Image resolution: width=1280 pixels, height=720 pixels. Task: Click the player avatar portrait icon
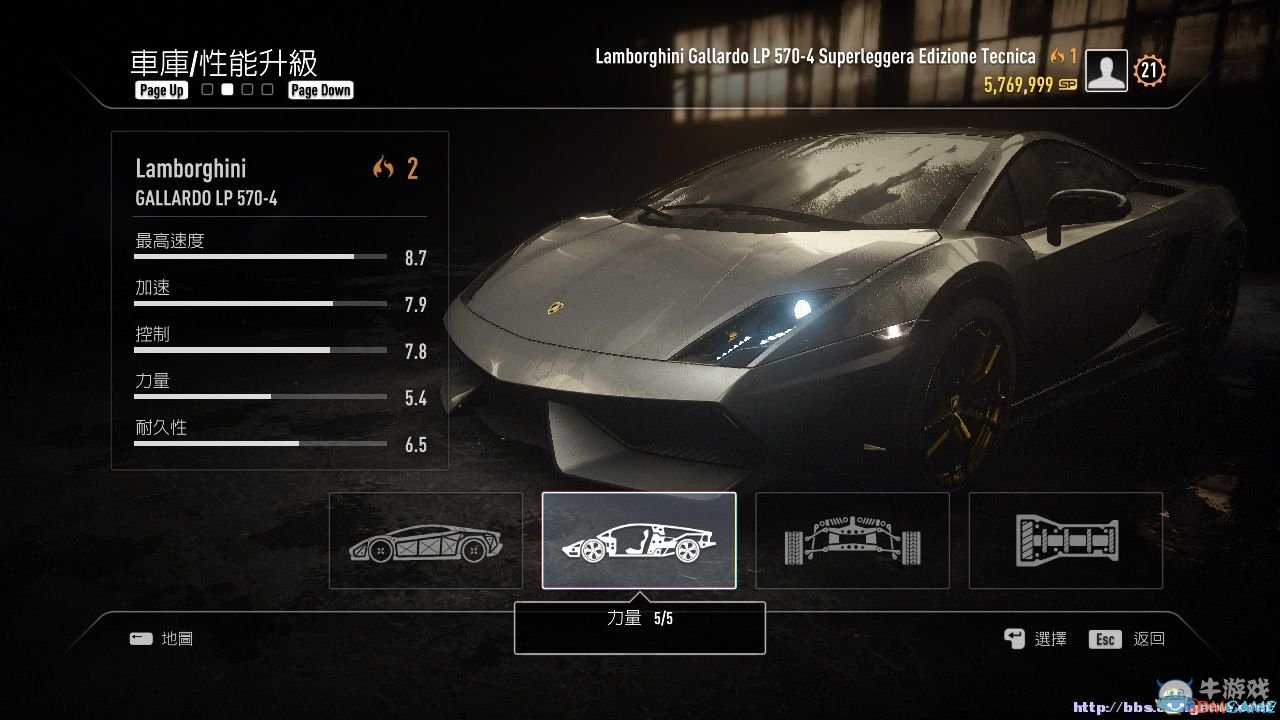pos(1105,70)
